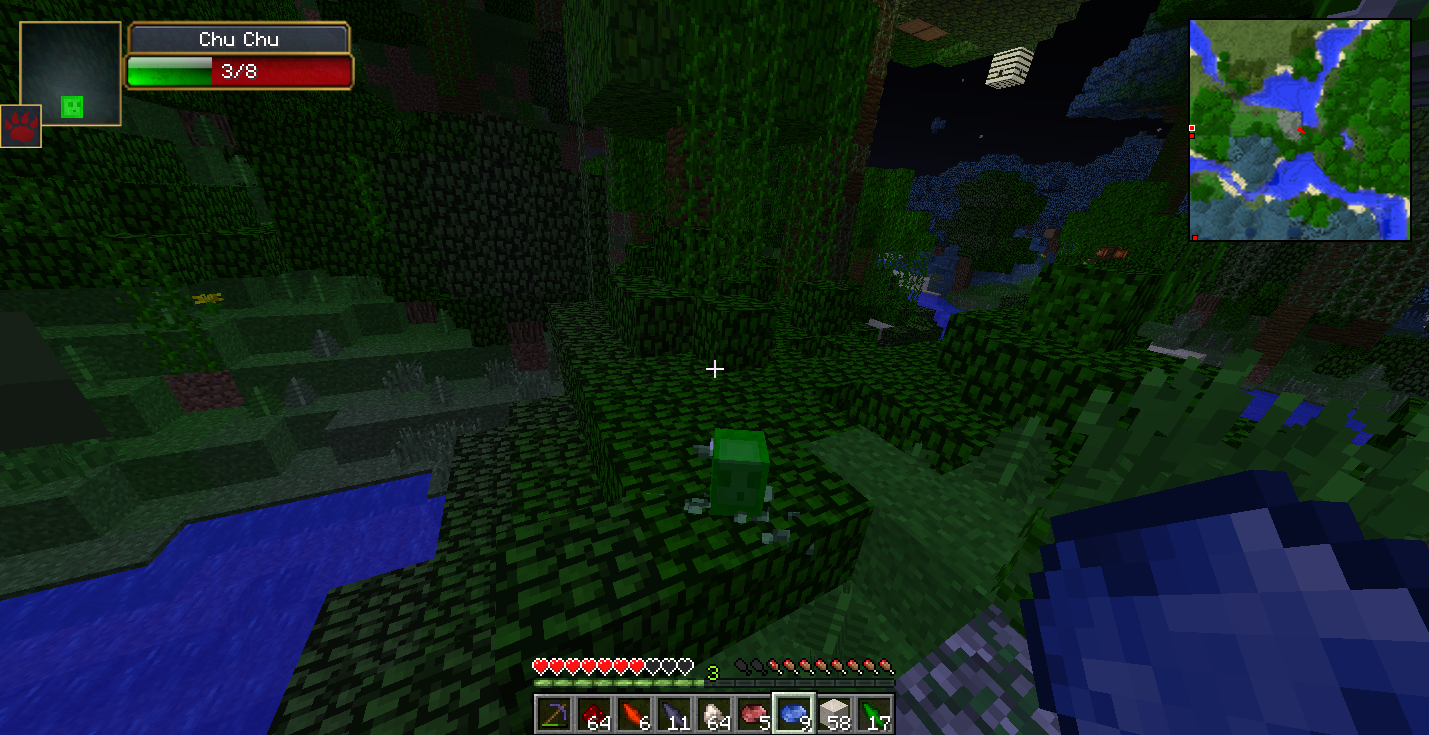Select the blue gem stack of 9

pos(794,714)
